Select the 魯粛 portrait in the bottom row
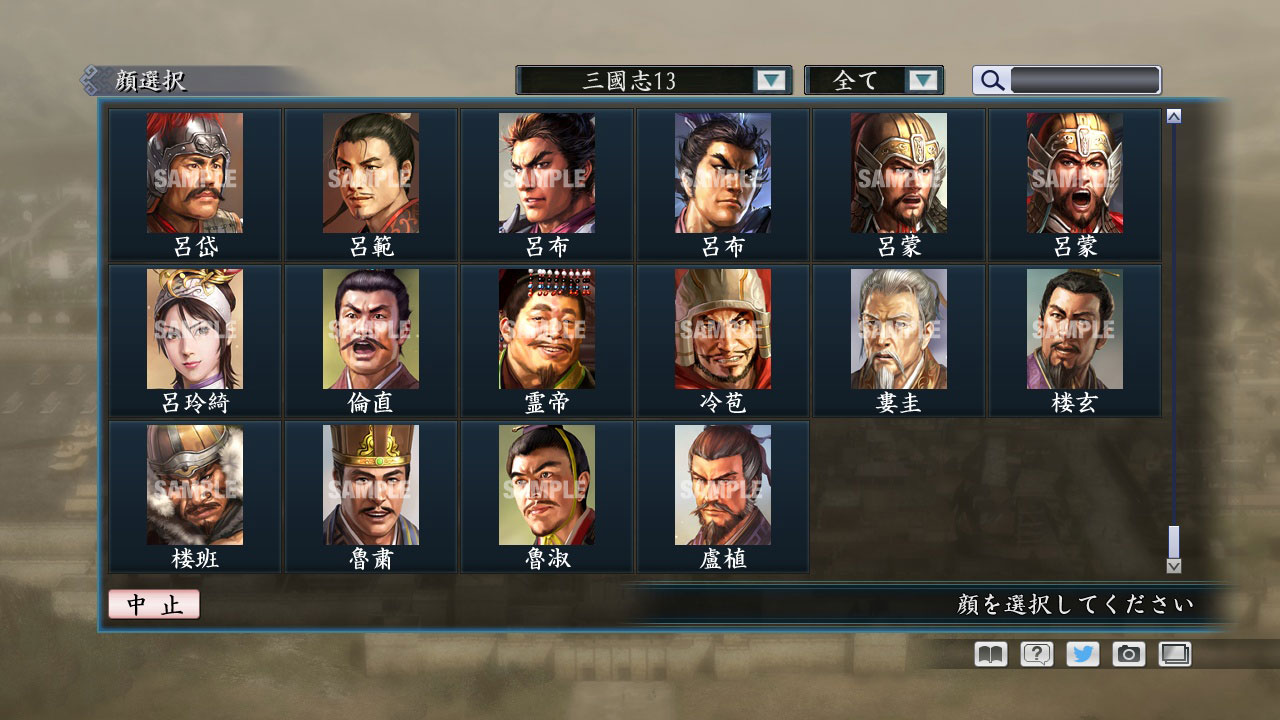The height and width of the screenshot is (720, 1280). 370,485
